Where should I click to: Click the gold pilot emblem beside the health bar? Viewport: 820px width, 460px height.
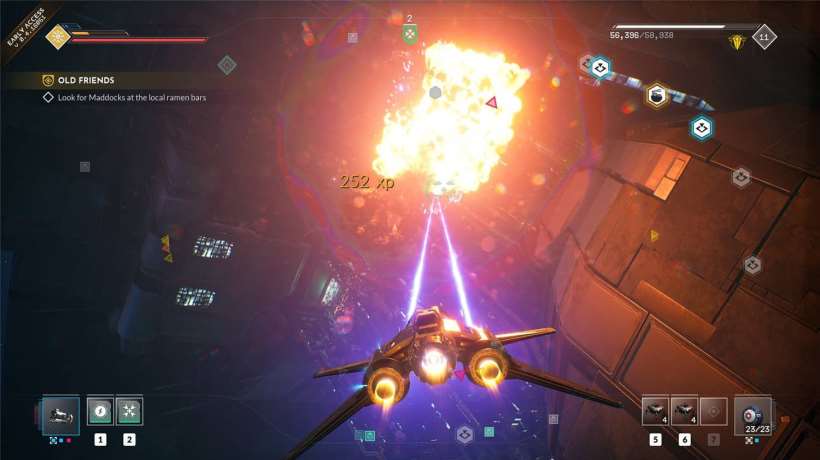(x=57, y=37)
